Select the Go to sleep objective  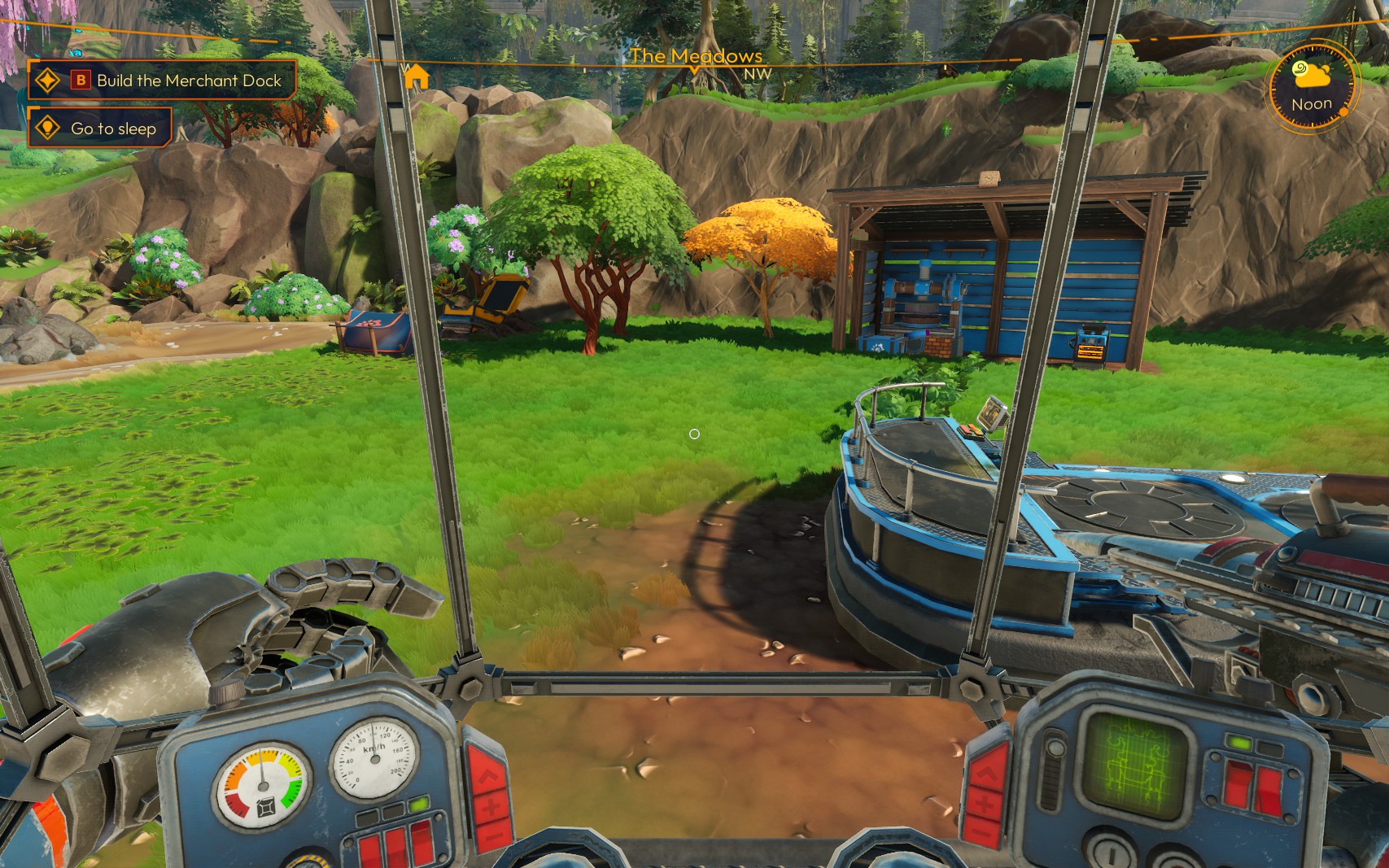[x=100, y=129]
